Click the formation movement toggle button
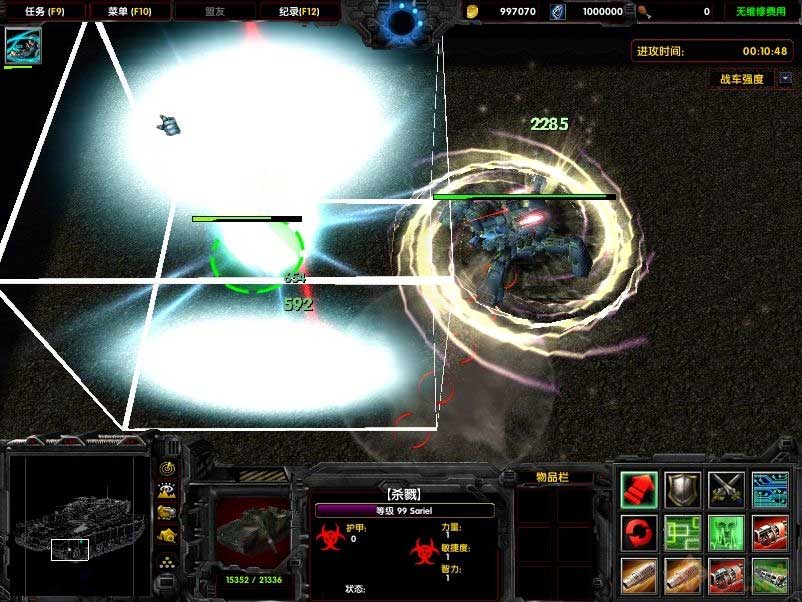Viewport: 802px width, 602px height. point(166,561)
